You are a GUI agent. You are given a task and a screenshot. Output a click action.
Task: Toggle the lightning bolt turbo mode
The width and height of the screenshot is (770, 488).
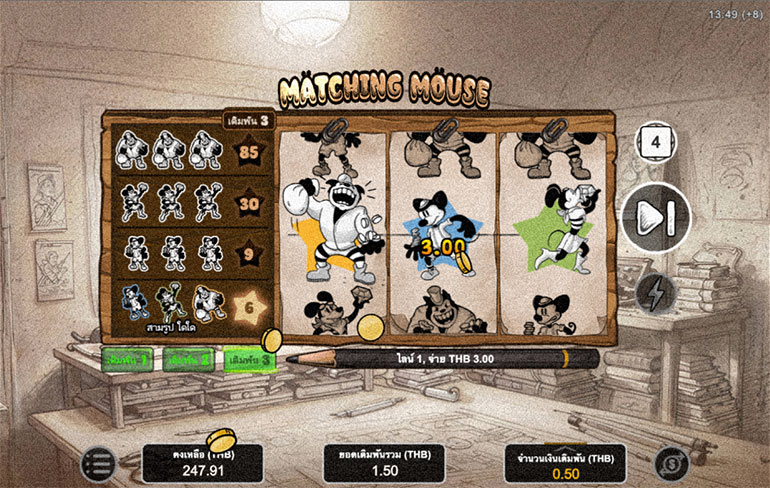[x=656, y=292]
